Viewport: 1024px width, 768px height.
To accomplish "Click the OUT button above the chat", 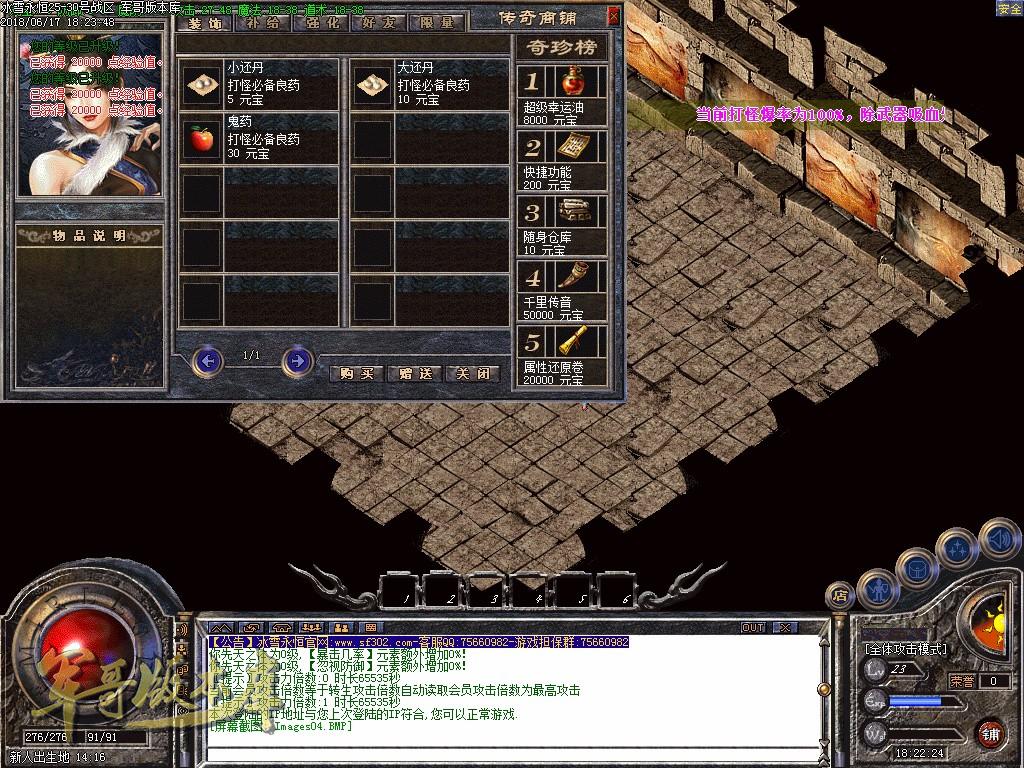I will pos(752,627).
